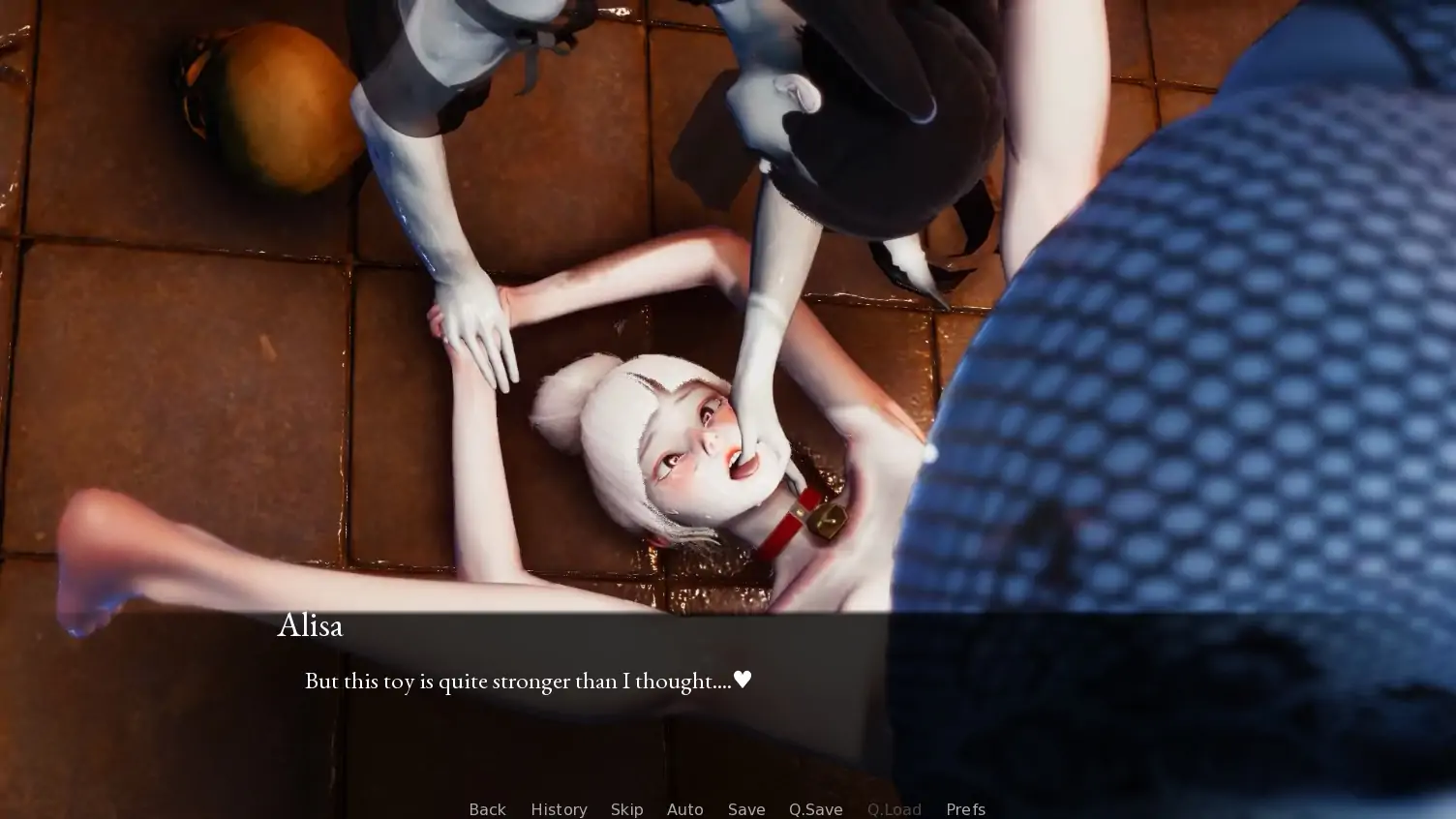Activate the Skip button
Screen dimensions: 1456x819
[626, 809]
